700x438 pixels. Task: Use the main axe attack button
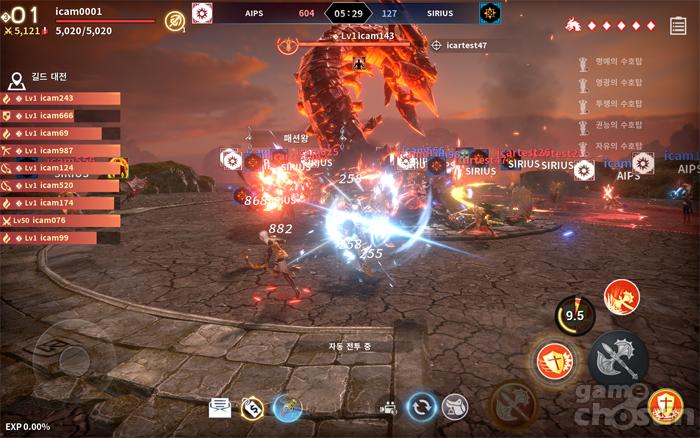point(617,357)
